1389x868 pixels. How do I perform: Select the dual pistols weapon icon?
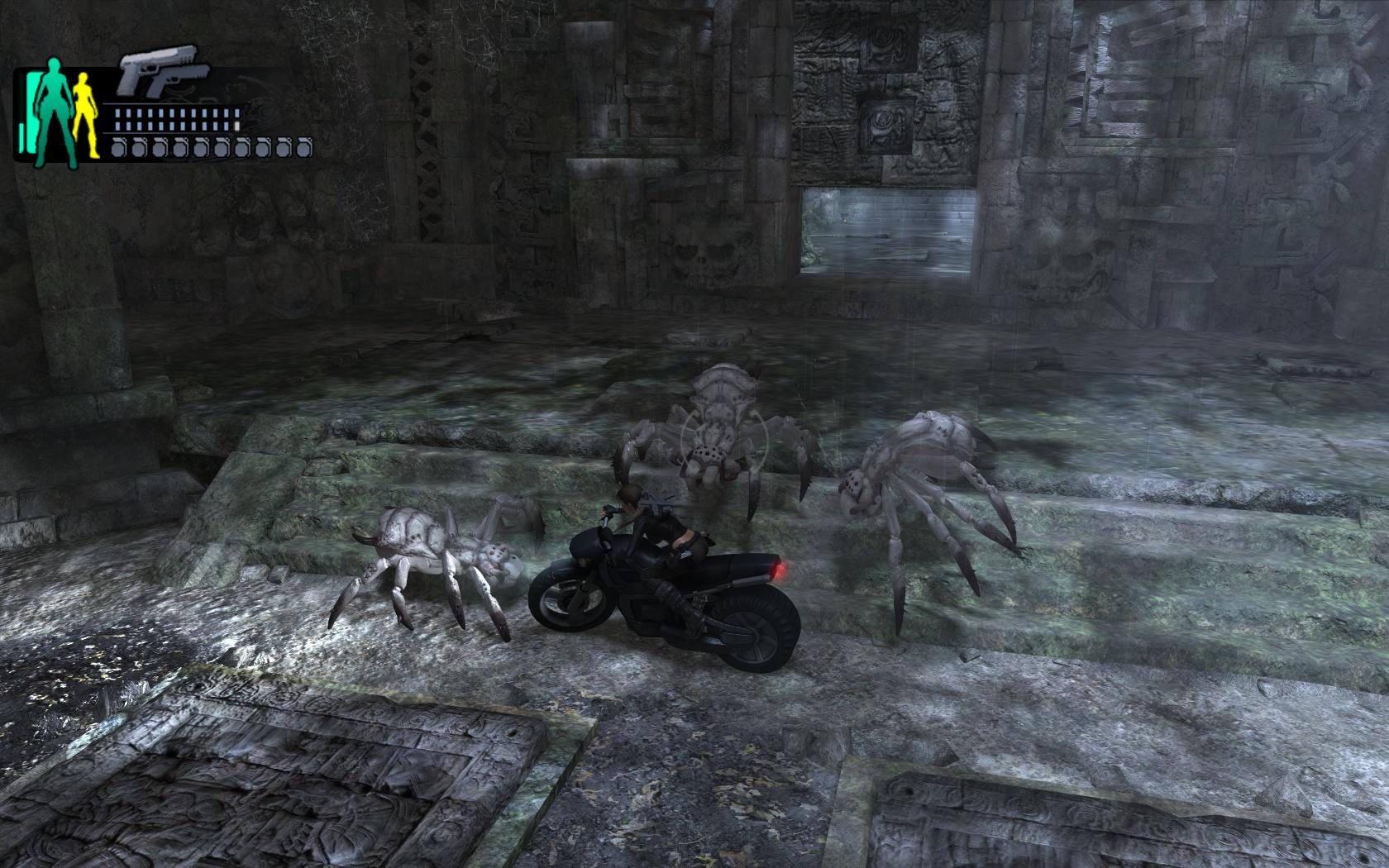pos(158,78)
